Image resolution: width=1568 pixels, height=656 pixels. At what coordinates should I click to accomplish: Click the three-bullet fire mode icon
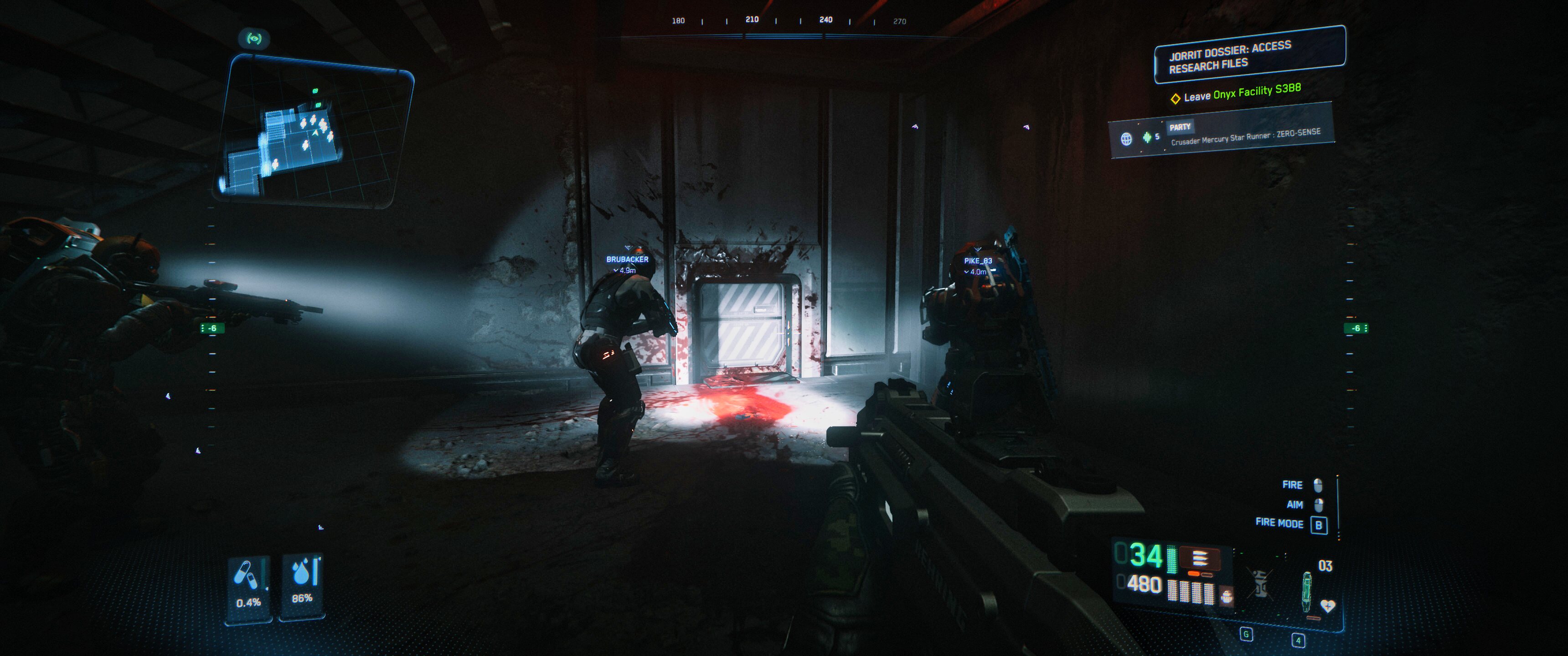point(1199,559)
